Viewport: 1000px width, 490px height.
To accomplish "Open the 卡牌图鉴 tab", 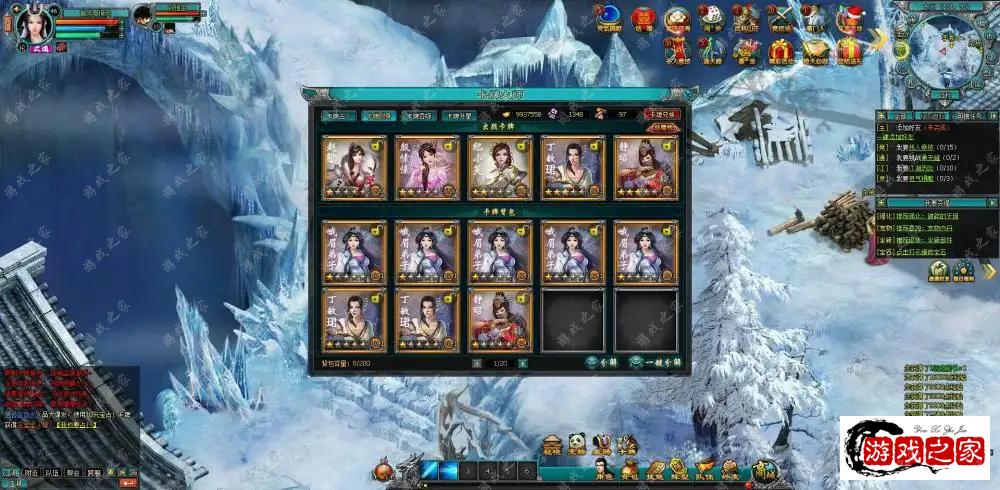I will click(418, 115).
